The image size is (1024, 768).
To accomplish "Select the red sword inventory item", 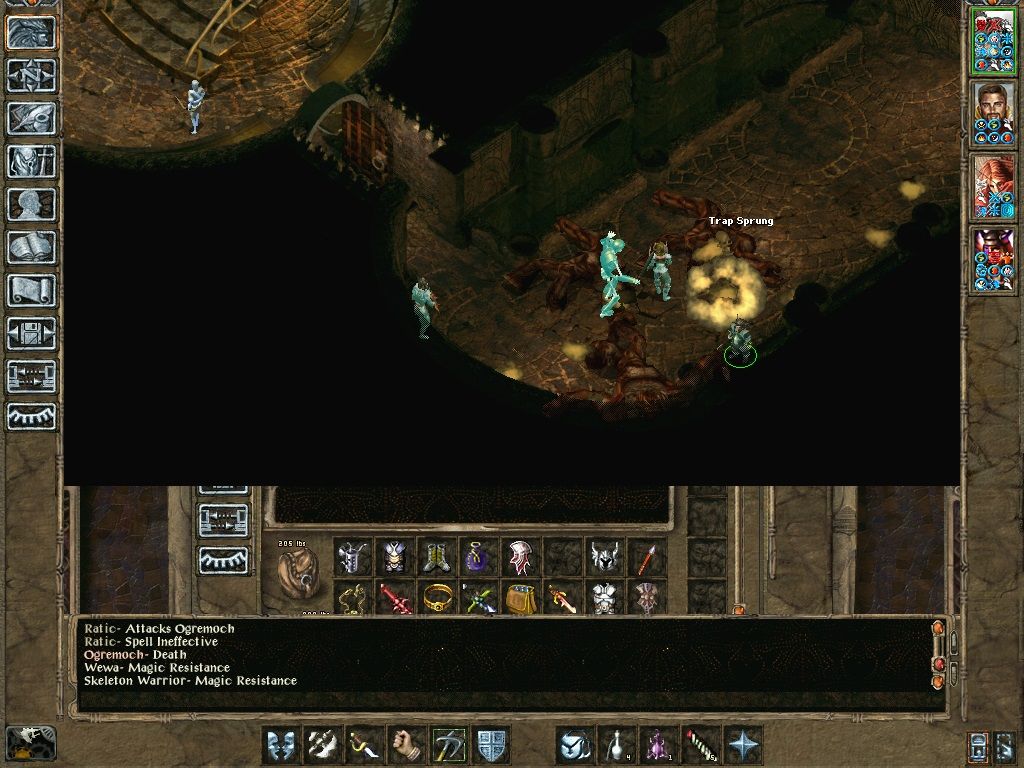I will click(395, 598).
